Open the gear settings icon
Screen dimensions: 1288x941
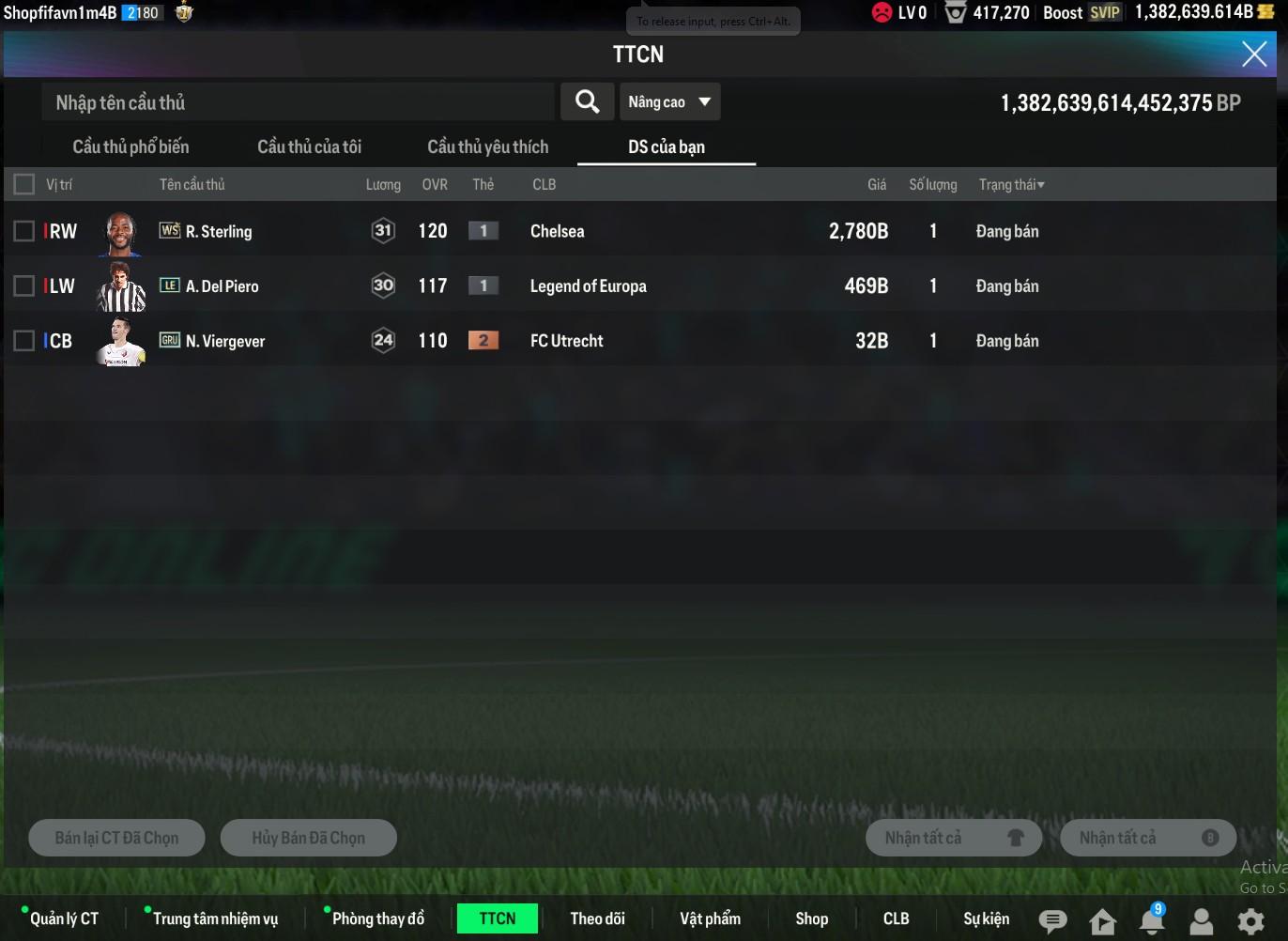[x=1250, y=921]
